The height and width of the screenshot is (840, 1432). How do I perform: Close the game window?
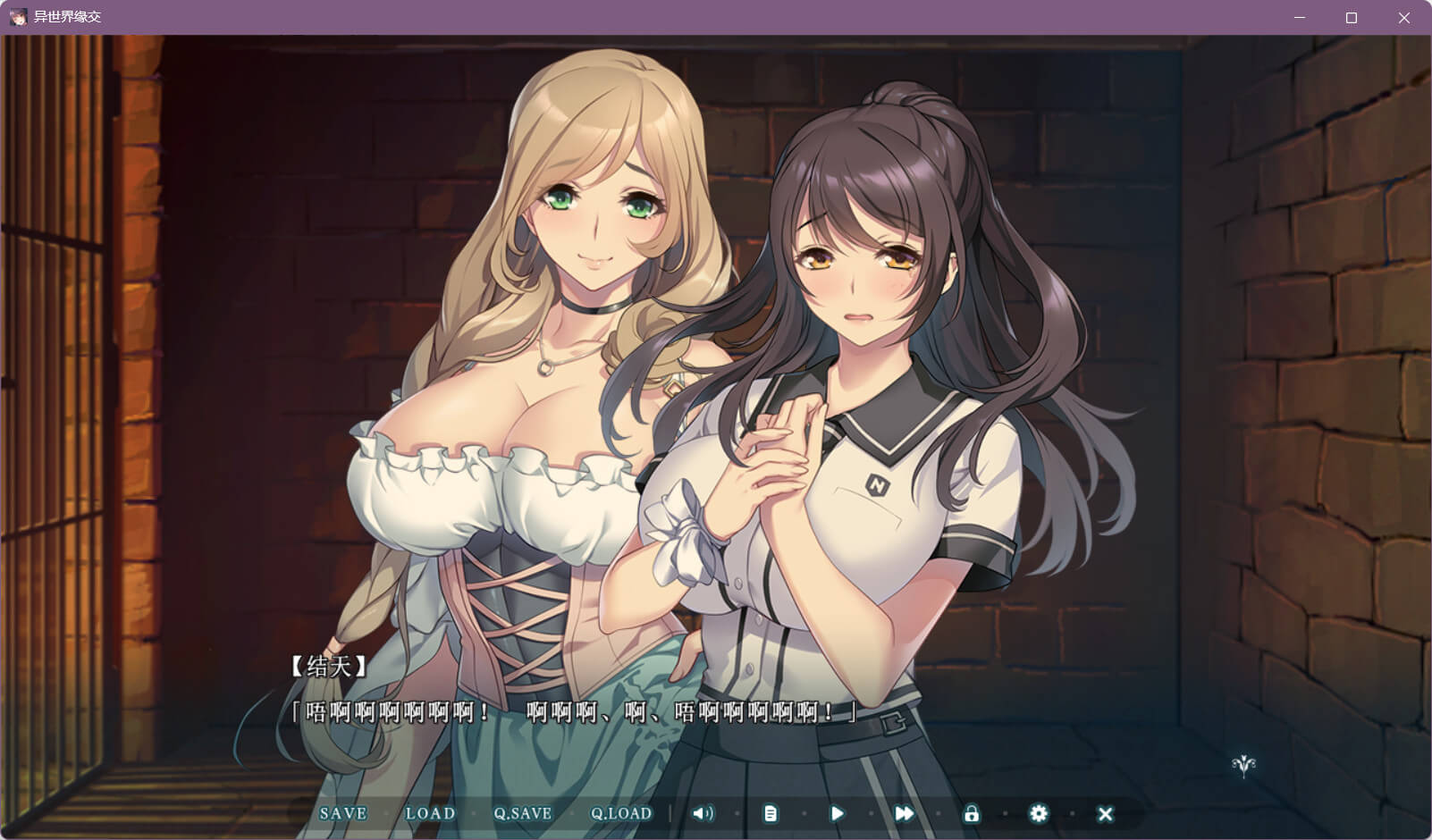[x=1404, y=18]
